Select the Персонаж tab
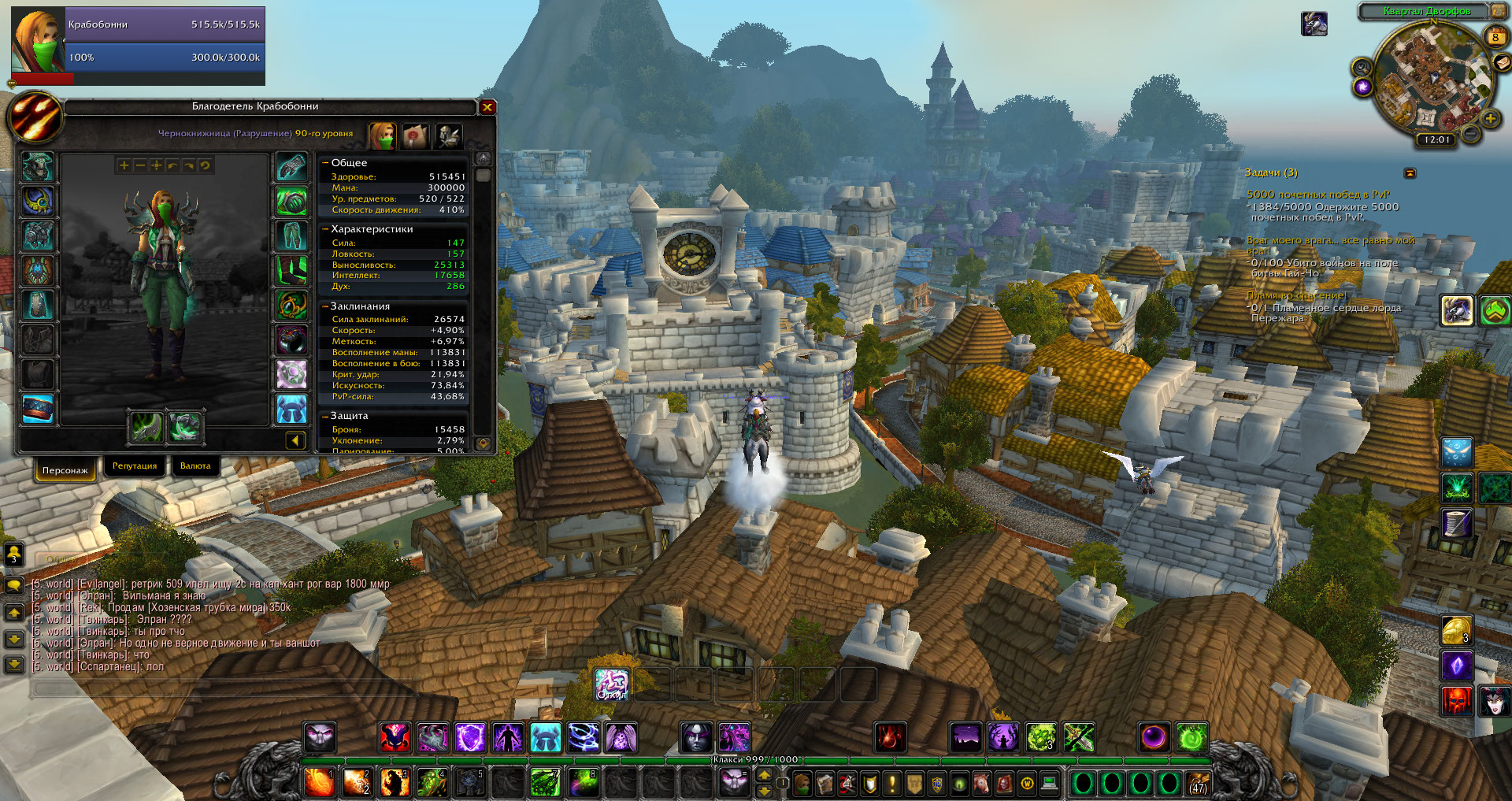Screen dimensions: 1512x801 (x=65, y=470)
